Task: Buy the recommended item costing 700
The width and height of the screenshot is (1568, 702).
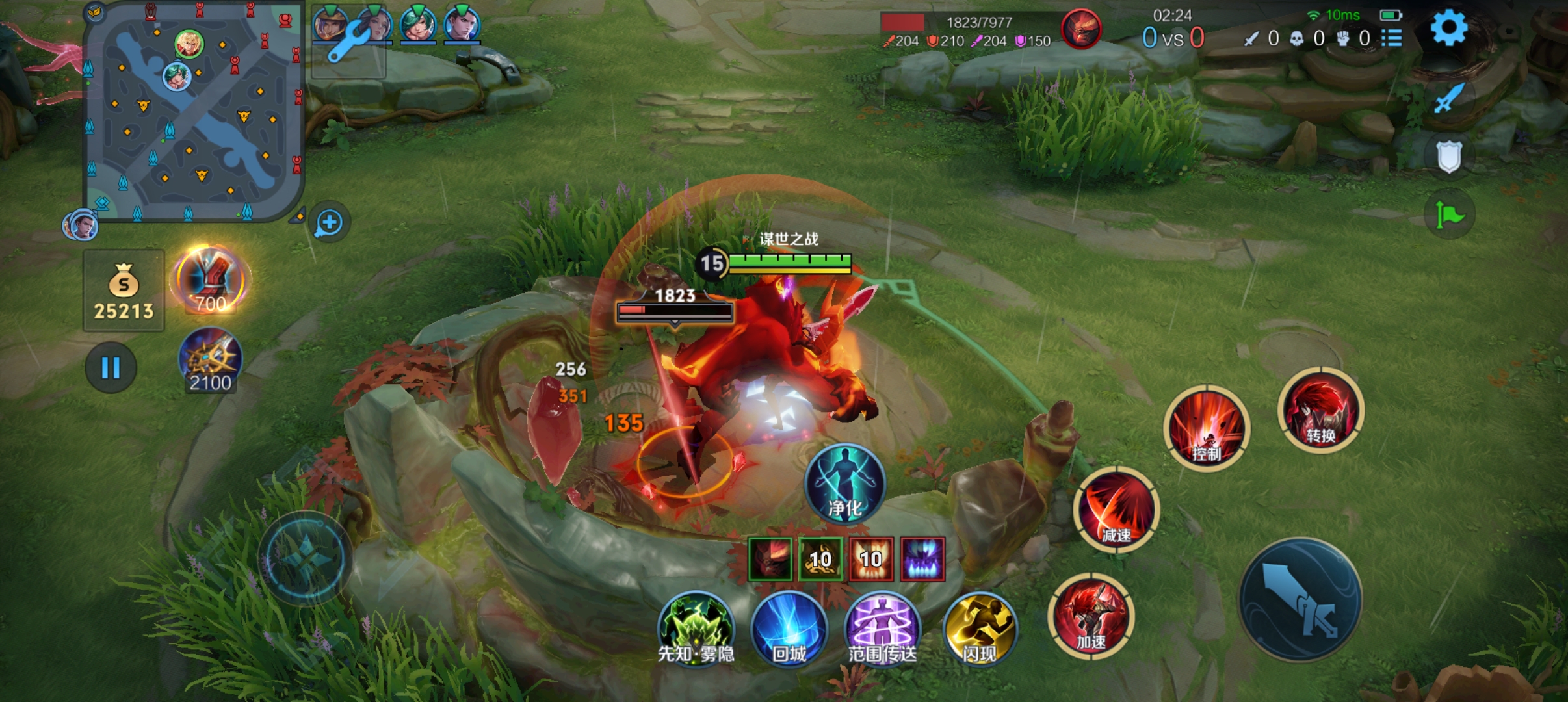Action: 210,281
